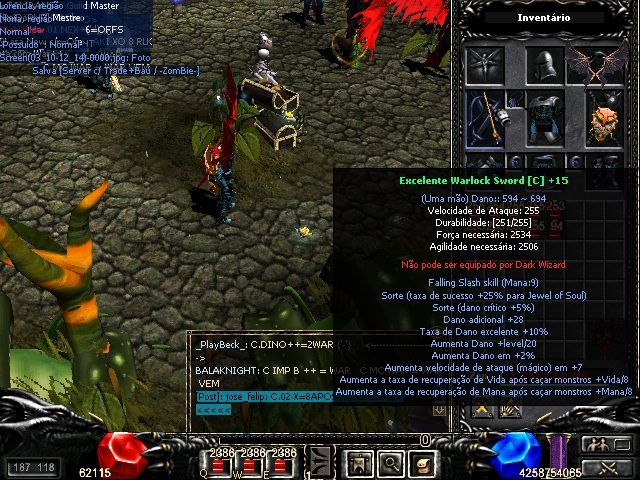The height and width of the screenshot is (480, 640).
Task: Click the crossed swords button in the bottom corner
Action: pyautogui.click(x=599, y=466)
